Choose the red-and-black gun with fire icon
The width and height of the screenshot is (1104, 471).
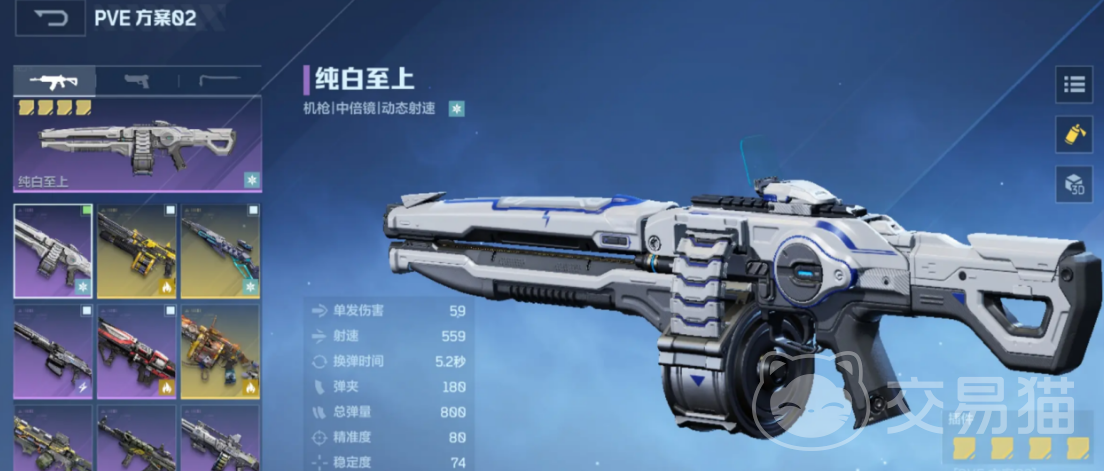[x=136, y=351]
